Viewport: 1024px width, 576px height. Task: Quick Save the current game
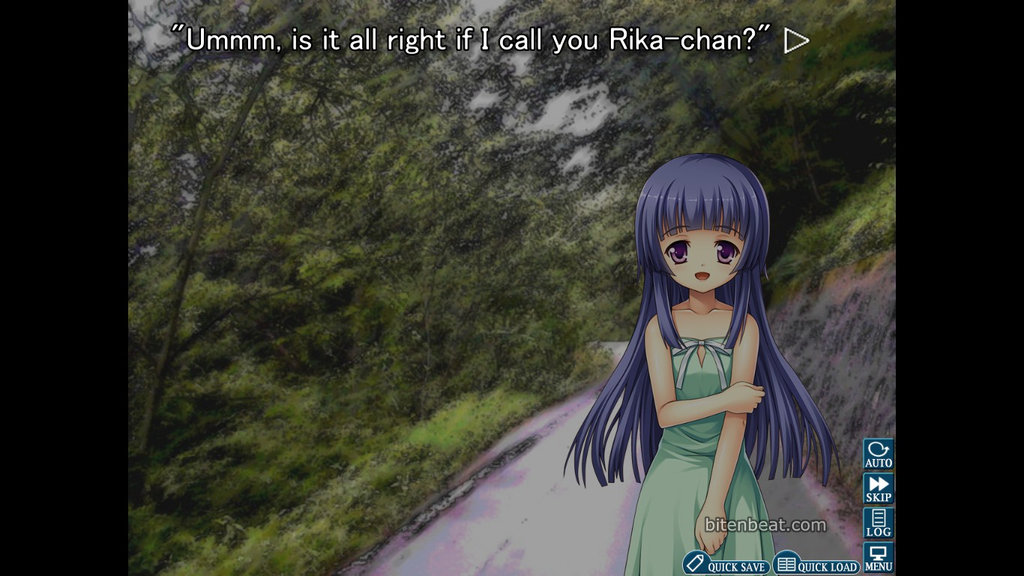tap(727, 565)
